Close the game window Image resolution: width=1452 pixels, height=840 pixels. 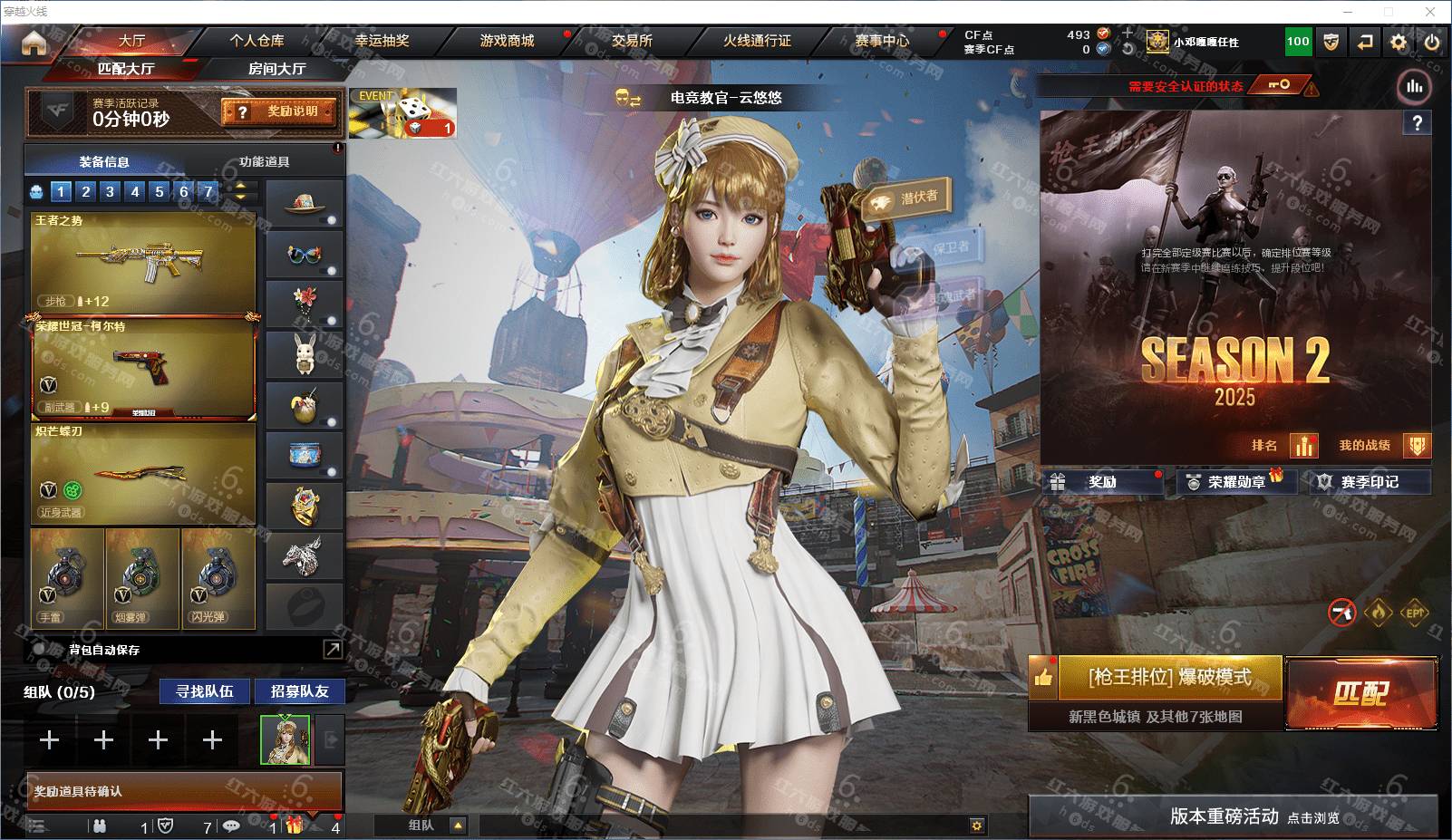(1431, 12)
